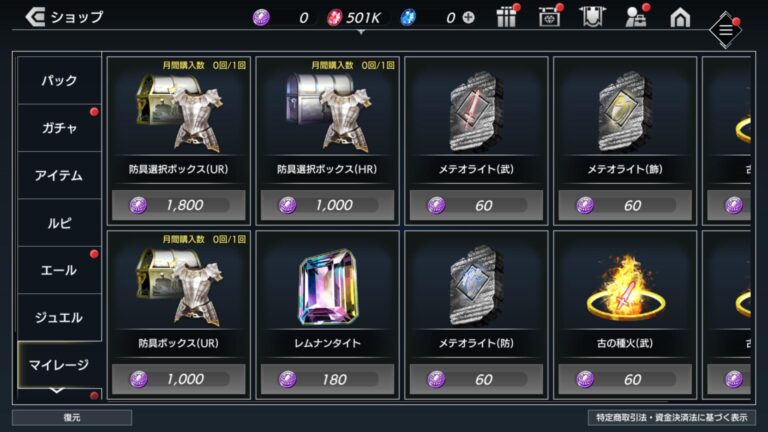This screenshot has height=432, width=768.
Task: Purchase レムナンタイト for 180
Action: 326,380
